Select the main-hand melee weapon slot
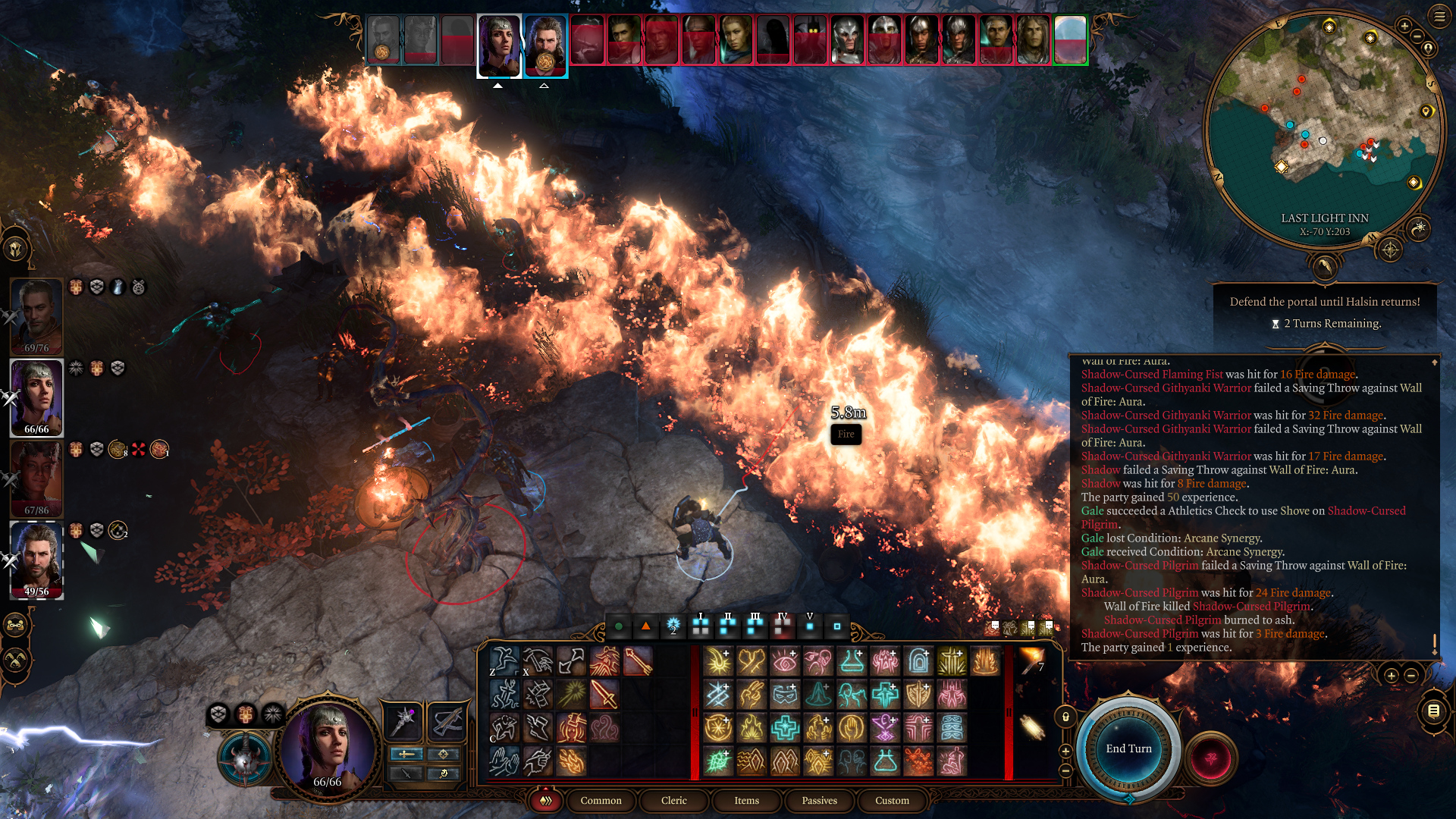 (403, 721)
